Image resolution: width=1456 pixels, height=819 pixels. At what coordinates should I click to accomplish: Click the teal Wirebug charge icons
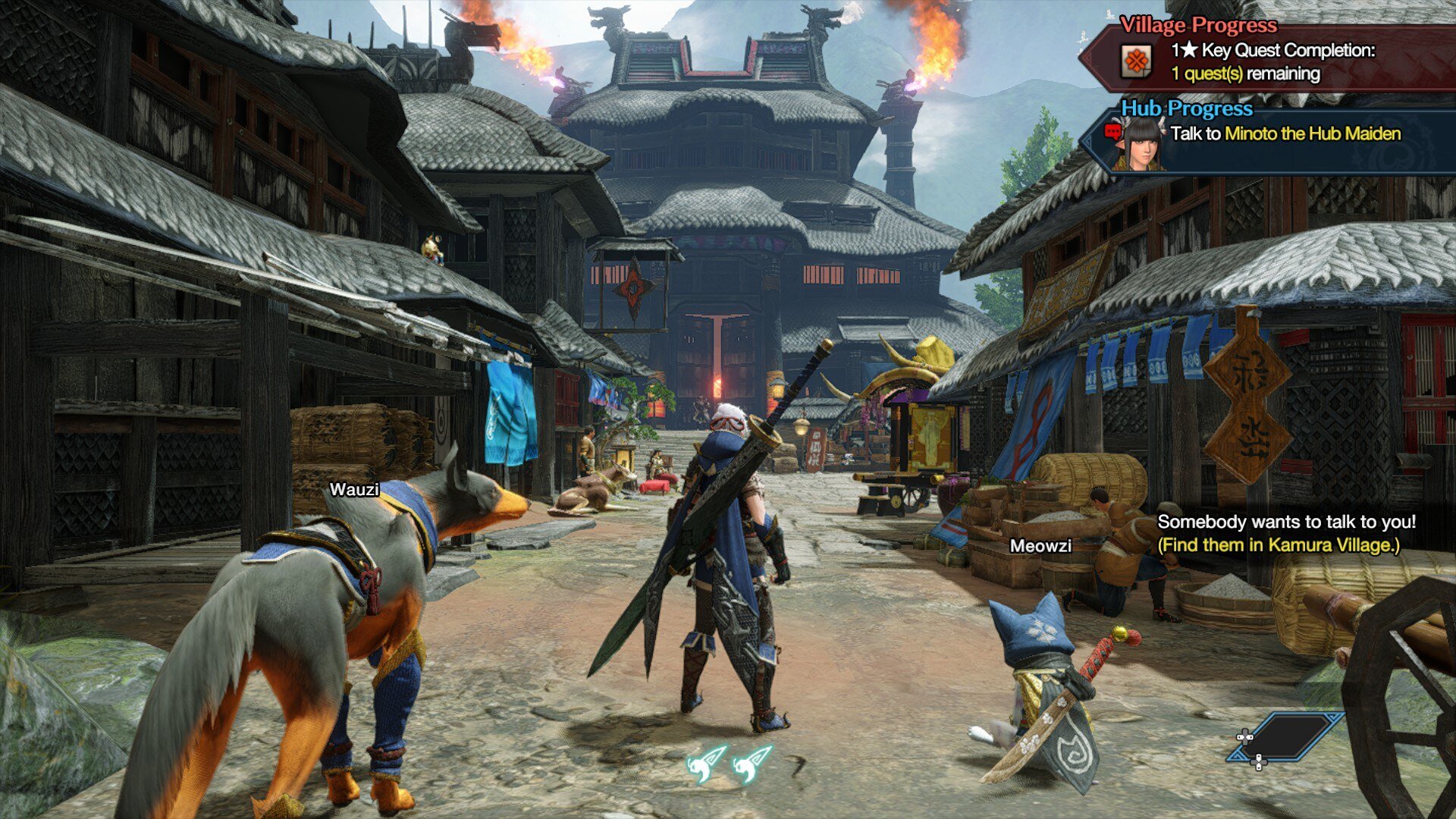[728, 763]
